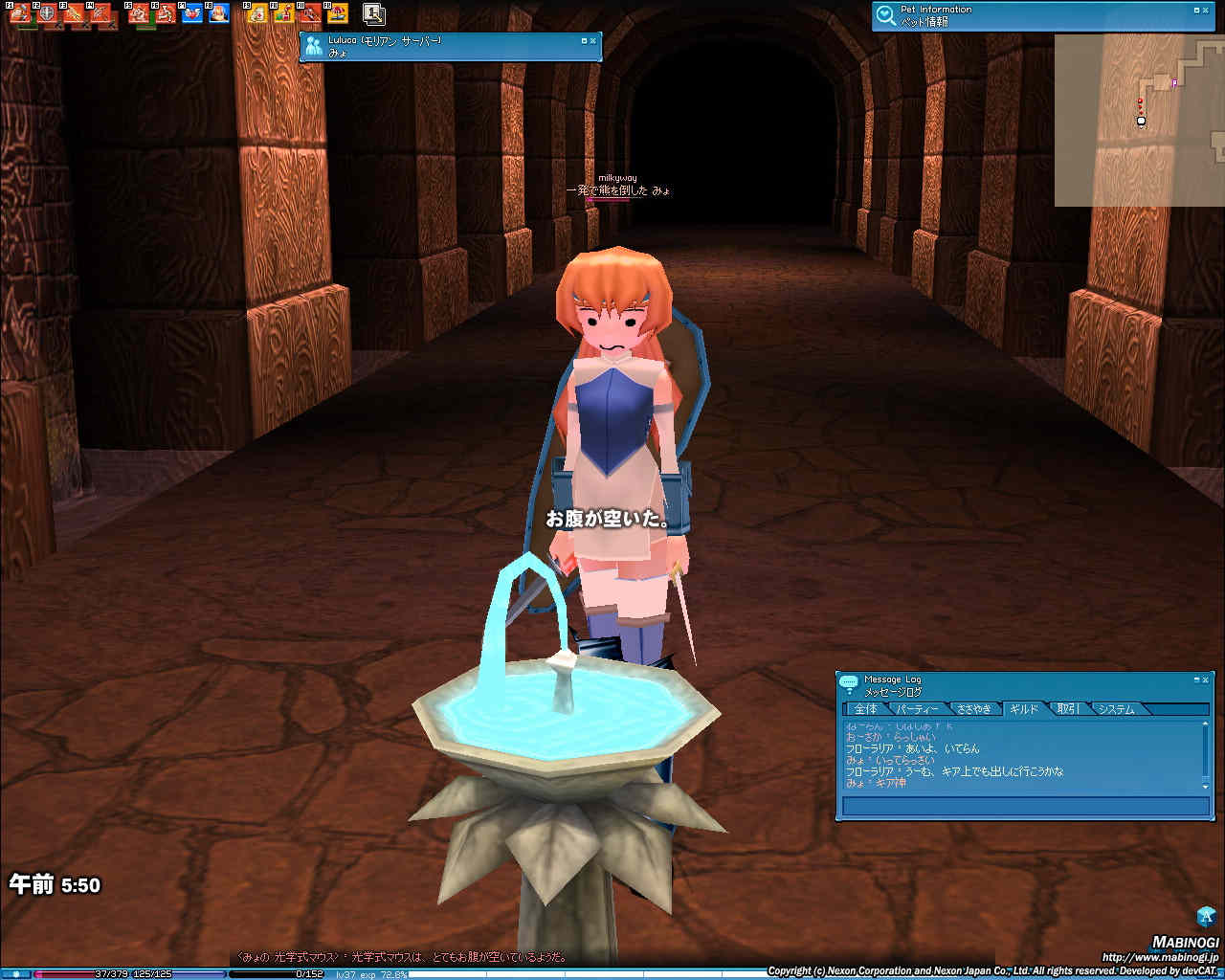The width and height of the screenshot is (1225, 980).
Task: Activate the F2 shield defense skill
Action: pos(47,14)
